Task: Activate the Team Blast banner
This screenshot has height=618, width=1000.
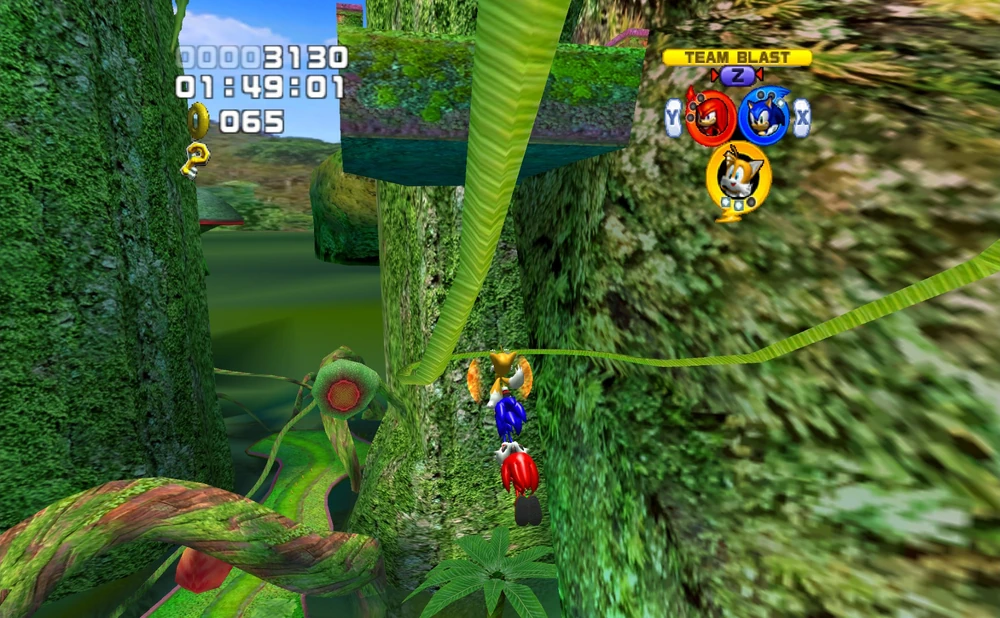Action: 736,58
